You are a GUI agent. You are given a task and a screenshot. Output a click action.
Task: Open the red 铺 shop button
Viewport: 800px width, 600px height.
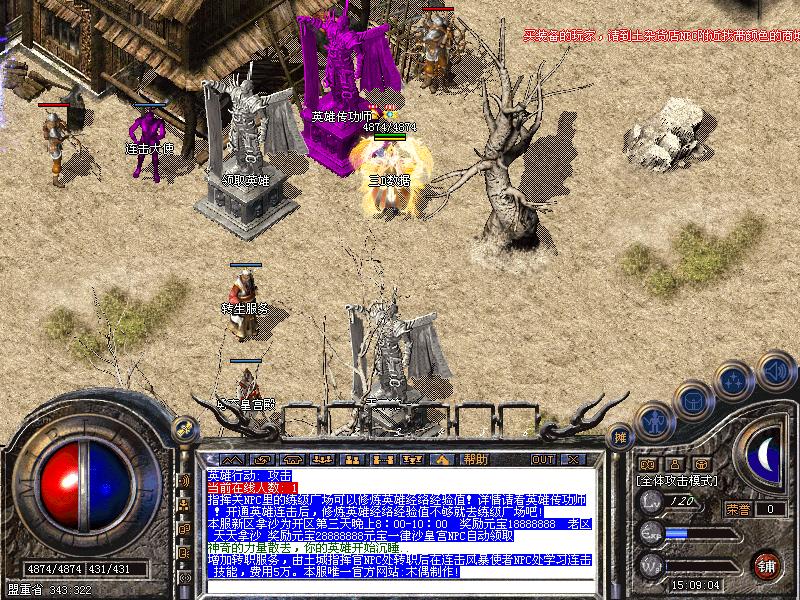pos(767,564)
